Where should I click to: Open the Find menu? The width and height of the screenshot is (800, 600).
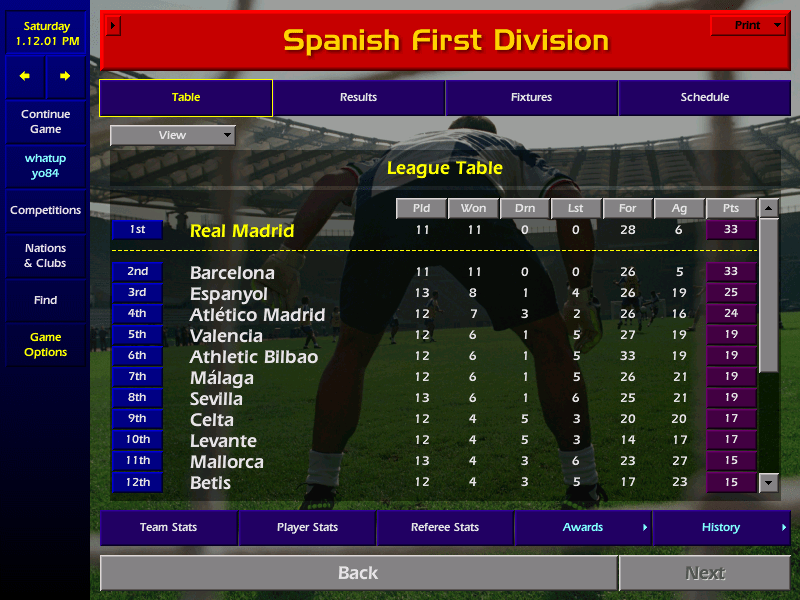click(45, 300)
